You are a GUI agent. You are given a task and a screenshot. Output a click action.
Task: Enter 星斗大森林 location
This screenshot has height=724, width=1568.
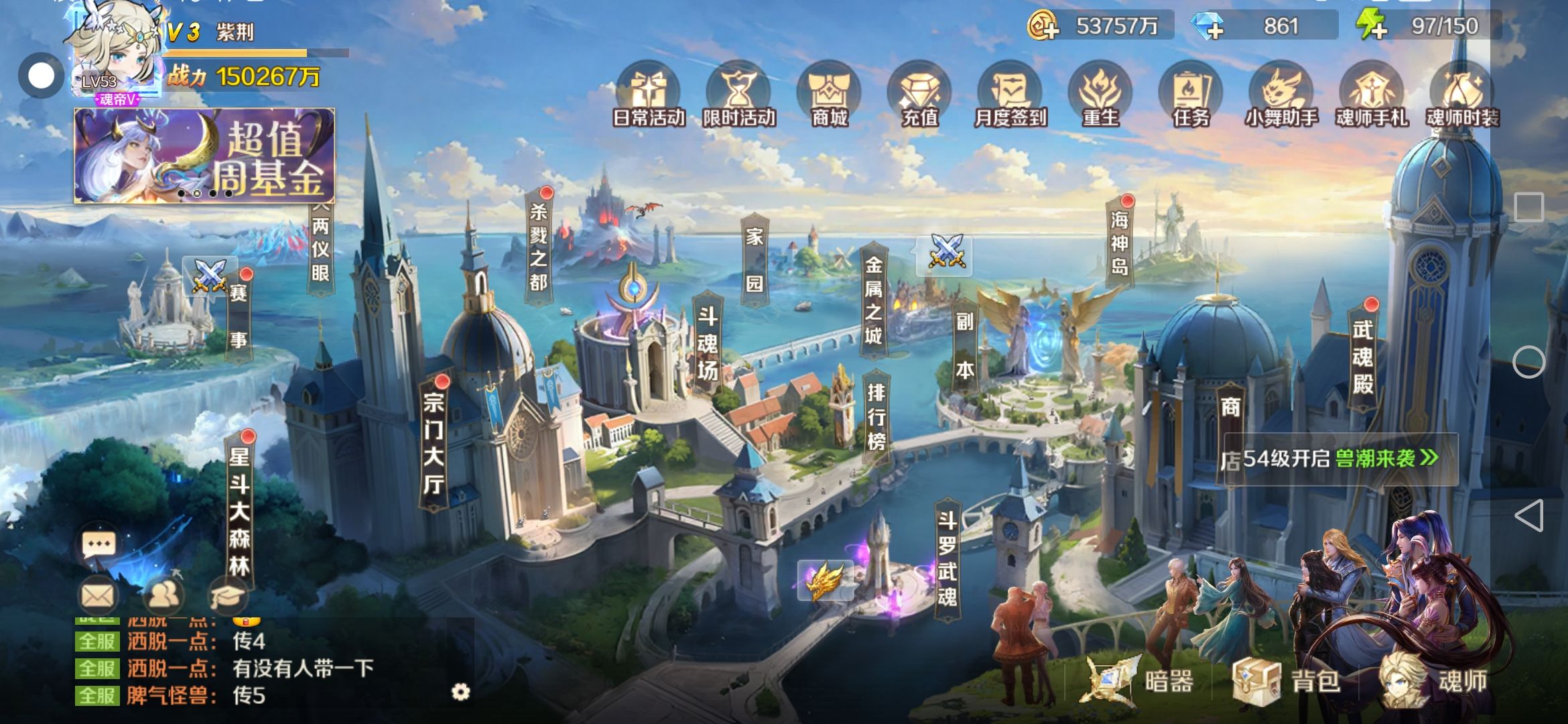(239, 511)
